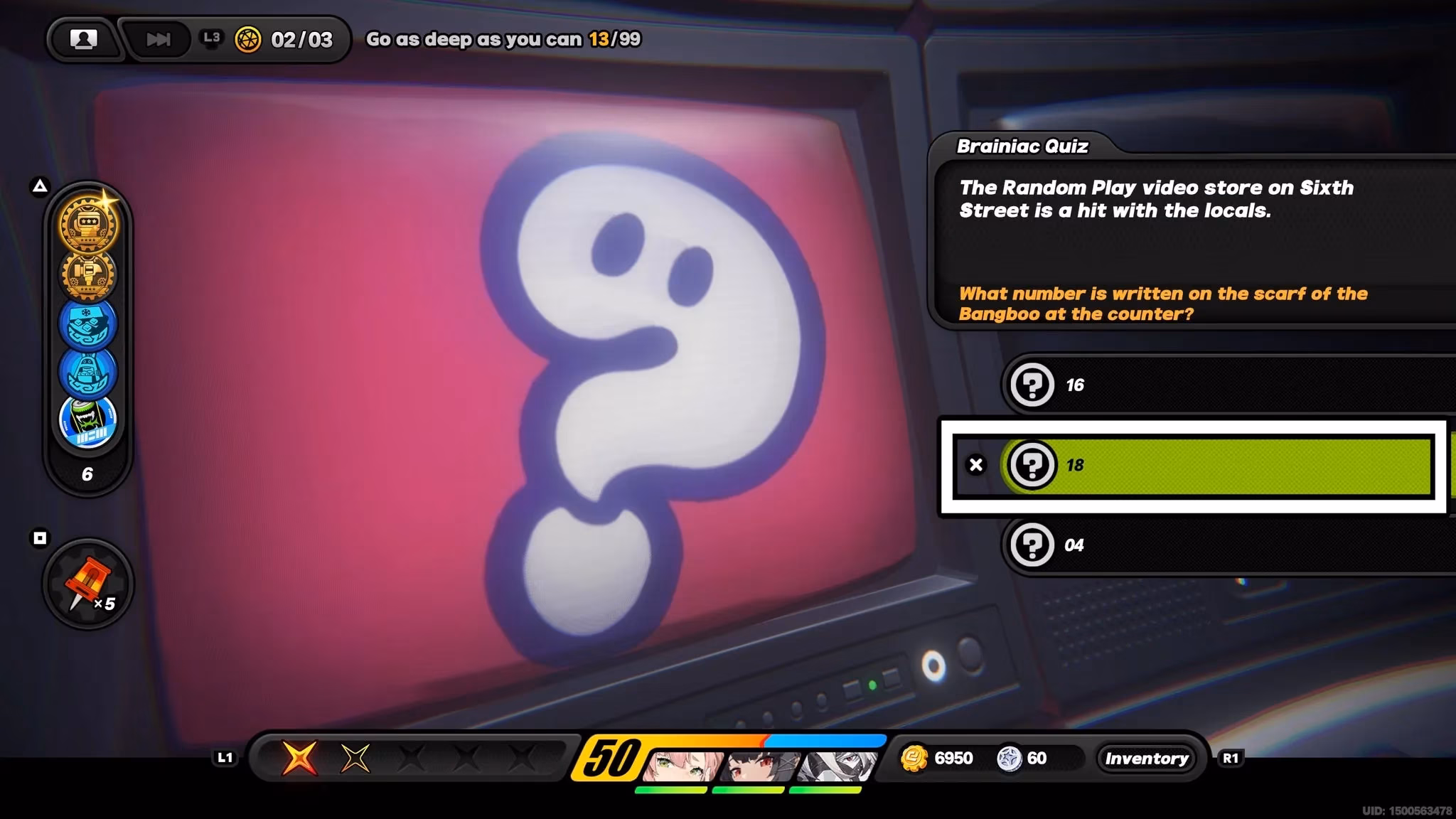Screen dimensions: 1456x819
Task: Select the highlighted answer 18
Action: coord(1216,465)
